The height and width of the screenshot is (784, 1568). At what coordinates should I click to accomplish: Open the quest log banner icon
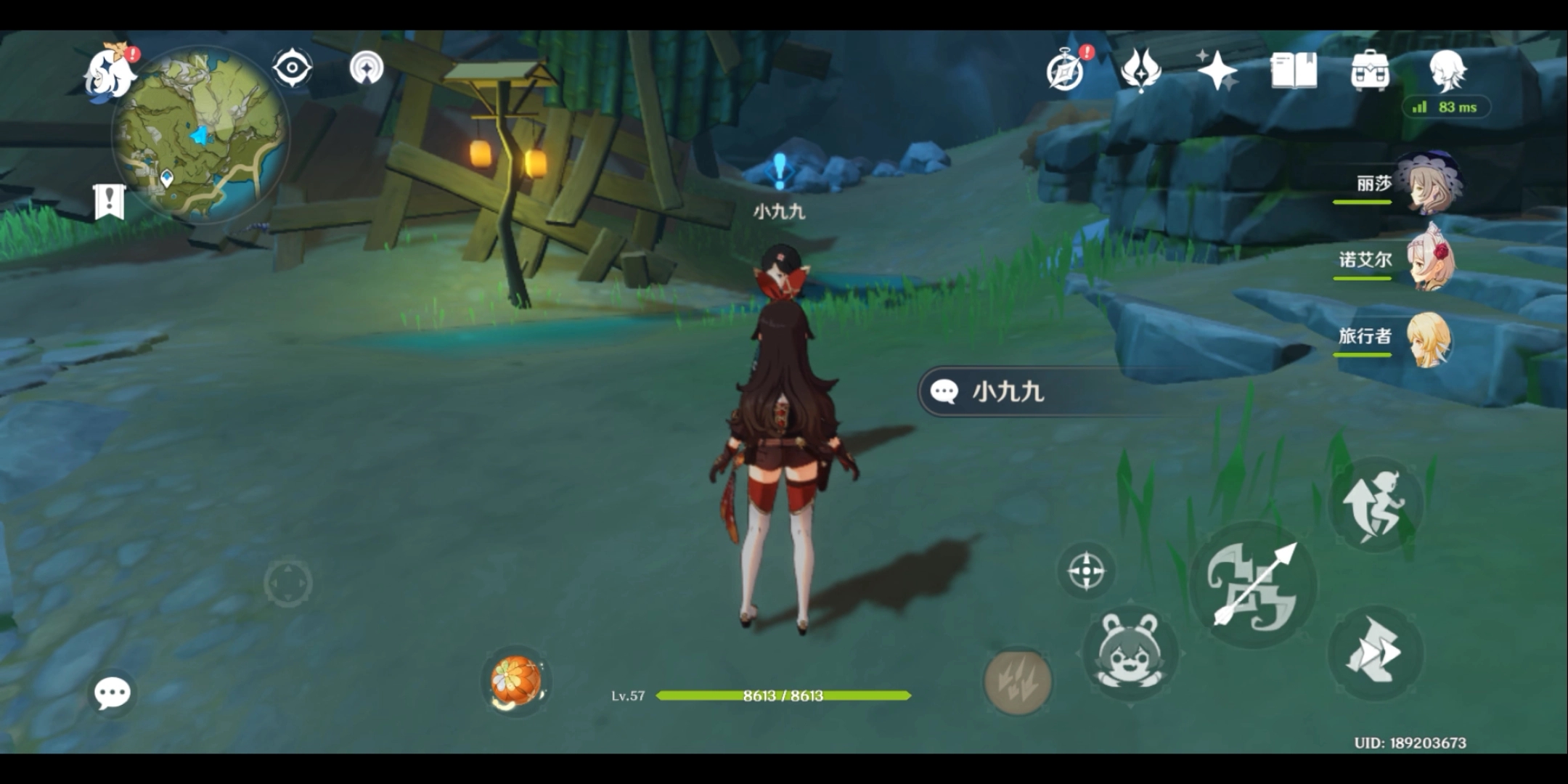click(109, 201)
